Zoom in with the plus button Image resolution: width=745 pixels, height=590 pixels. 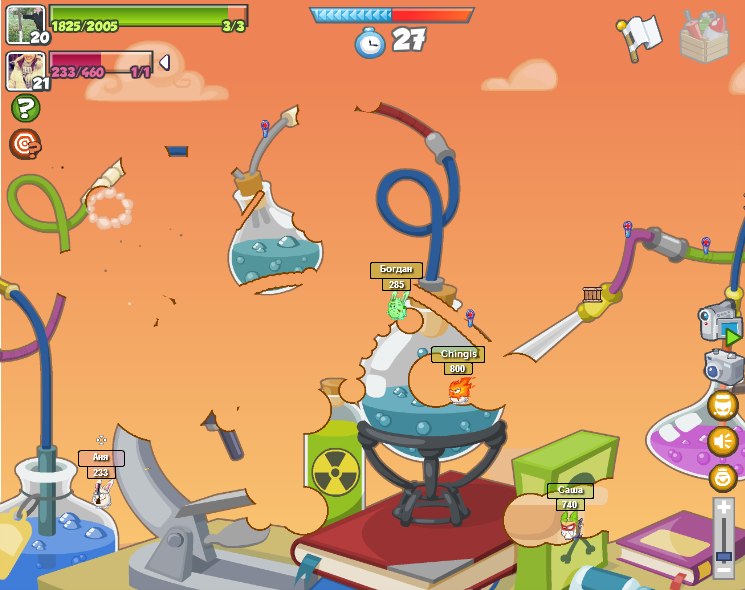[x=724, y=508]
